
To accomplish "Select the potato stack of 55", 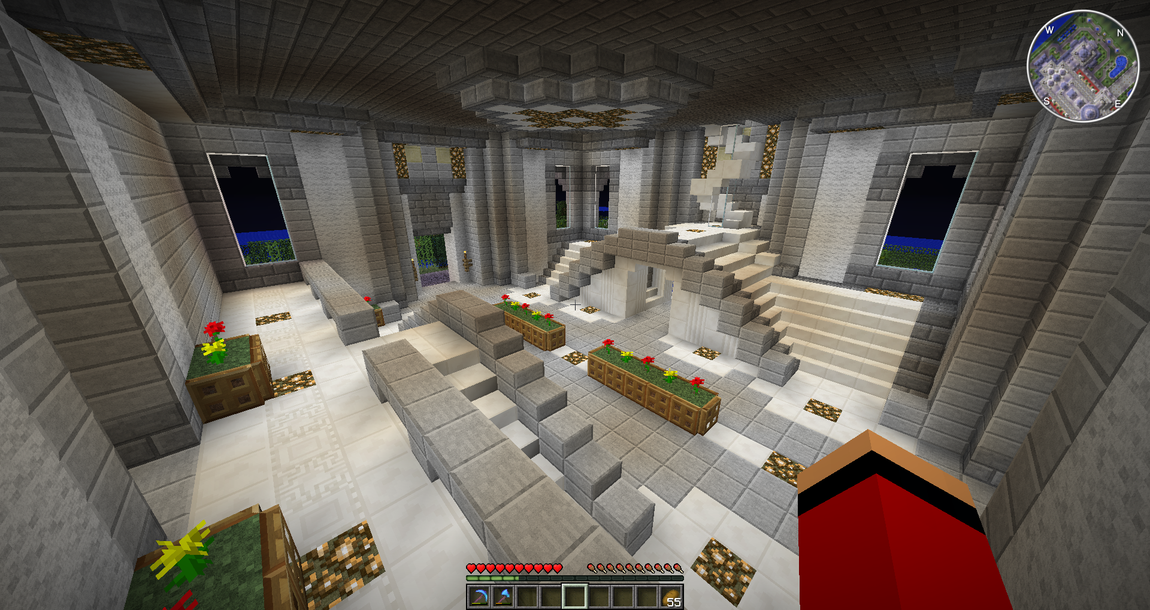I will click(x=670, y=597).
